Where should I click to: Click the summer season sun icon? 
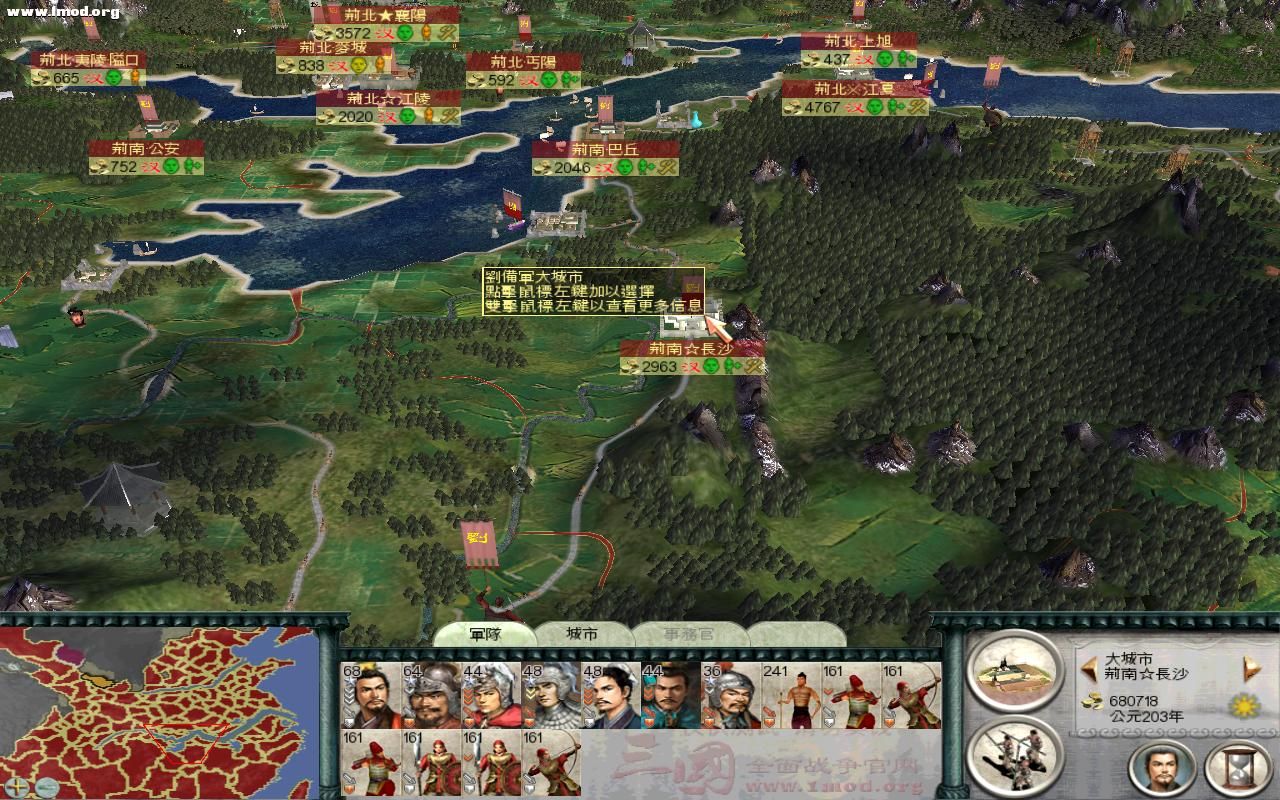pyautogui.click(x=1245, y=705)
